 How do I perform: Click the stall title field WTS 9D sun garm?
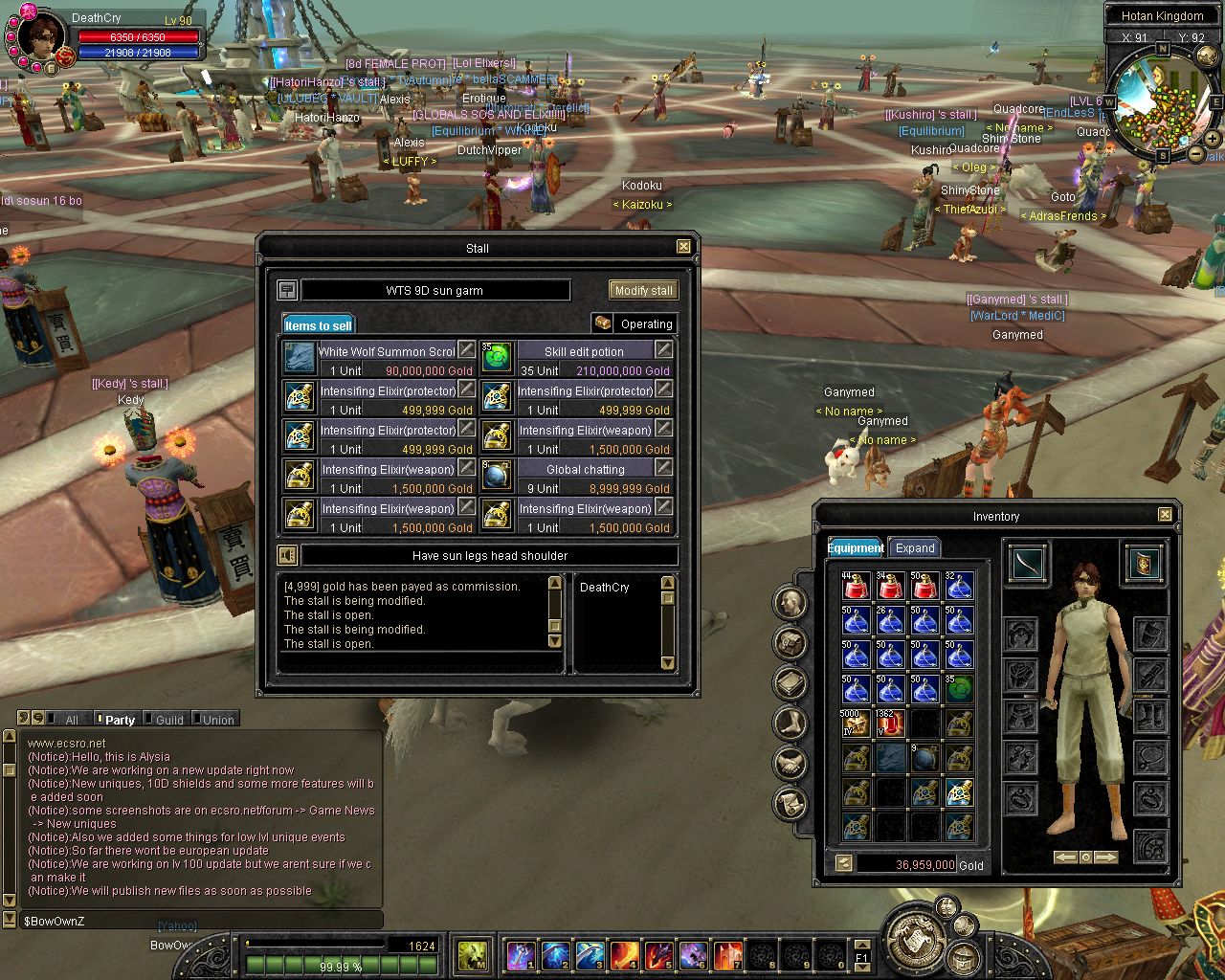(435, 290)
